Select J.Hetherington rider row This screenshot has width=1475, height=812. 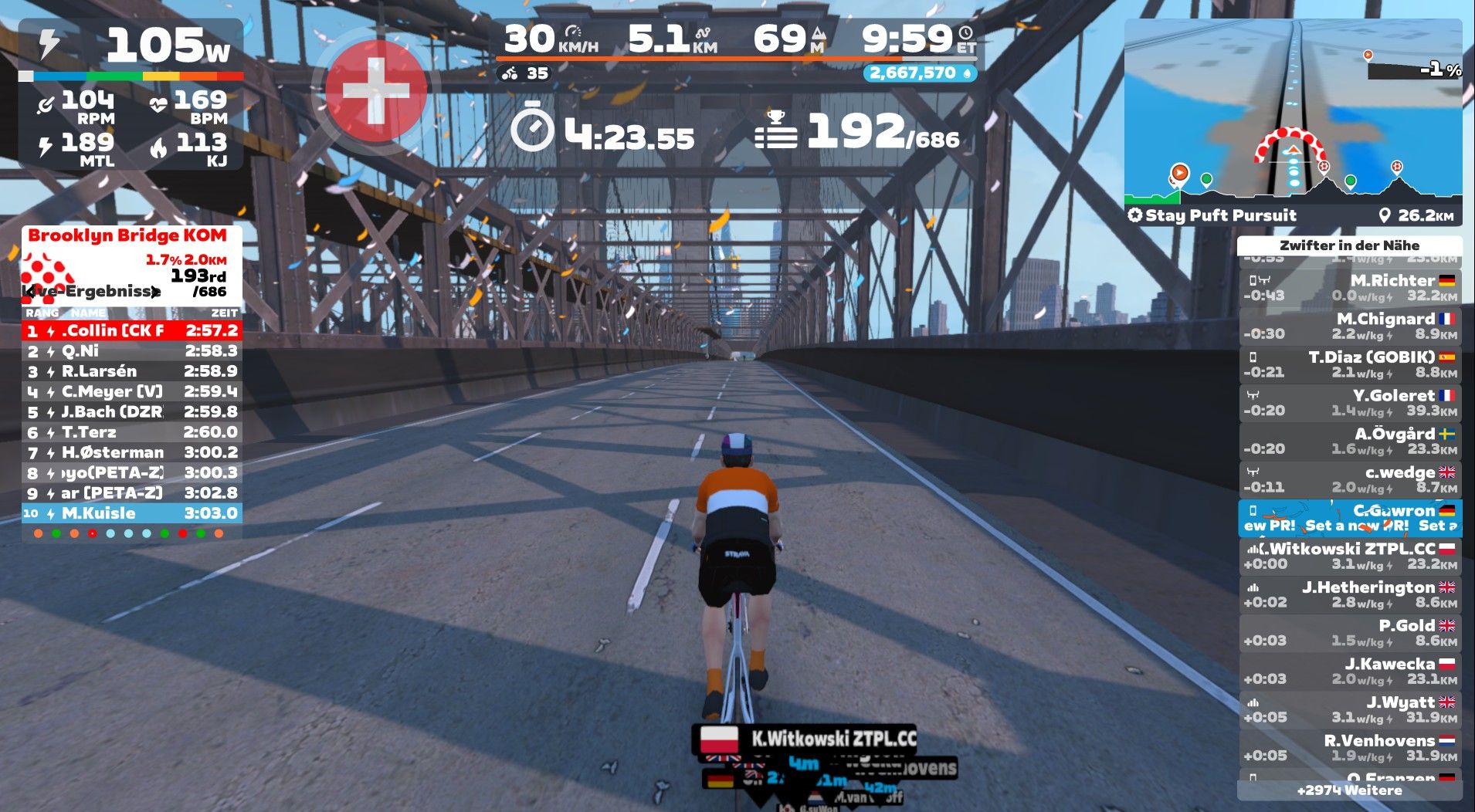(1349, 594)
